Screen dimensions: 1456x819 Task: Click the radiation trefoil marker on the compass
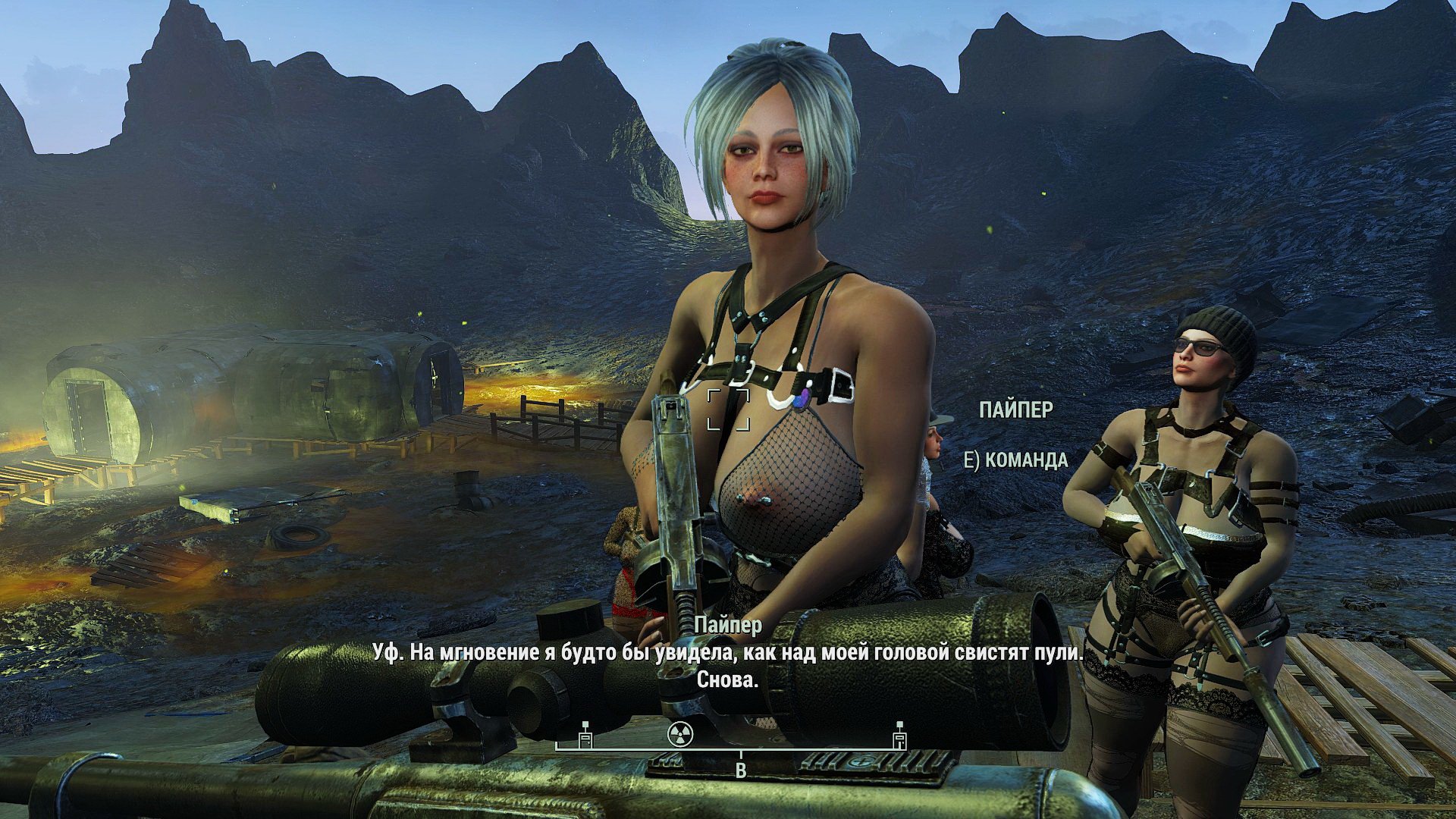[680, 733]
